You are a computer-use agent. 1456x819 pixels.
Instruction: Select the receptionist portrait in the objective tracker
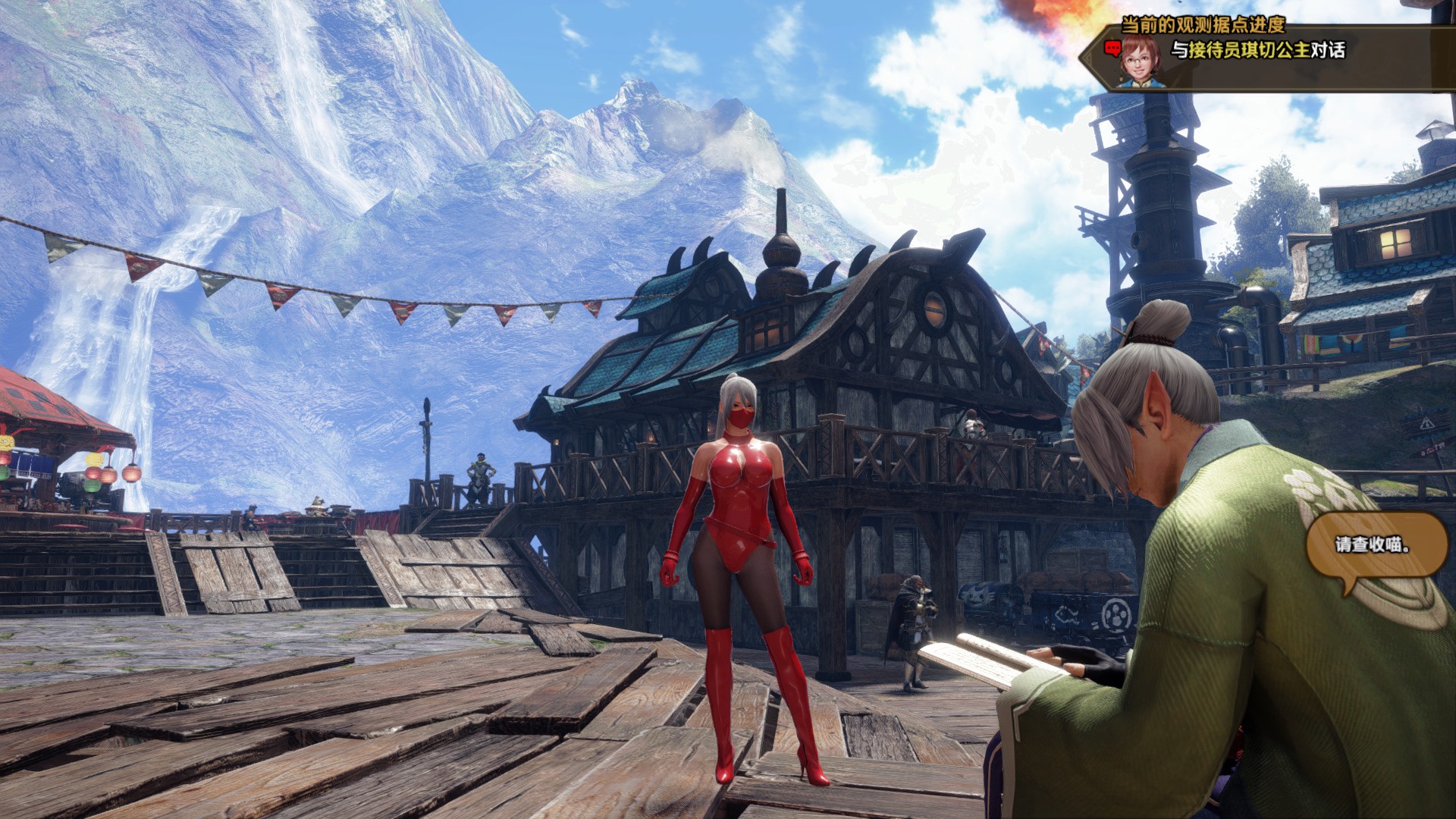(x=1138, y=59)
